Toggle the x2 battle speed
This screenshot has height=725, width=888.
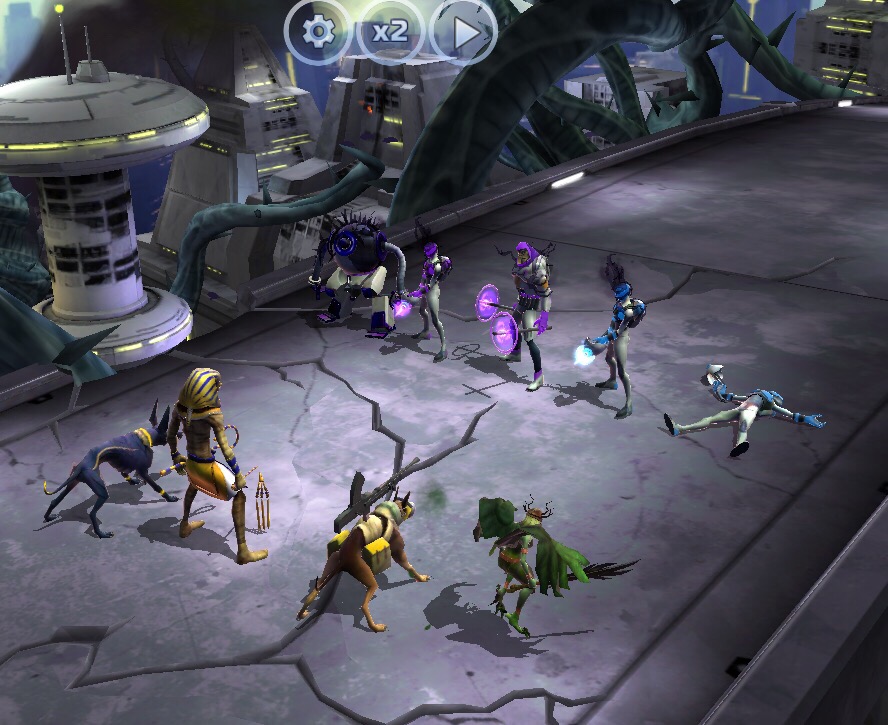pos(390,31)
